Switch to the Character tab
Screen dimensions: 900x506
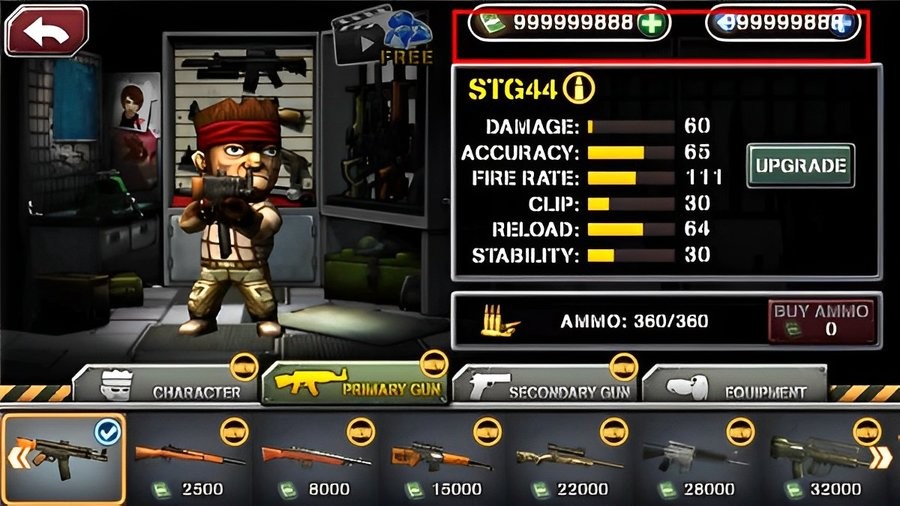click(170, 386)
